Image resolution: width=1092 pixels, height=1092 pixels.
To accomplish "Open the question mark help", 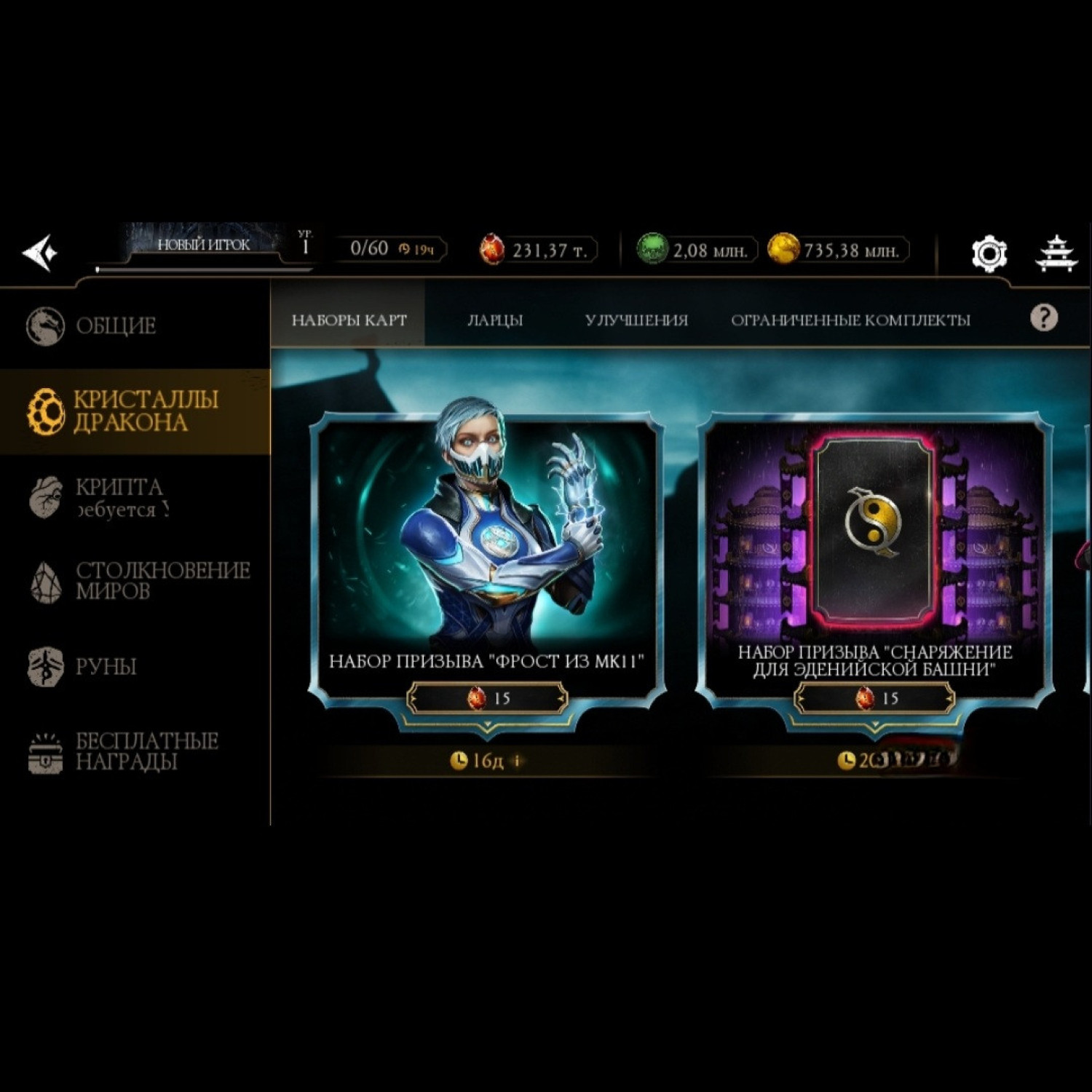I will (1043, 318).
